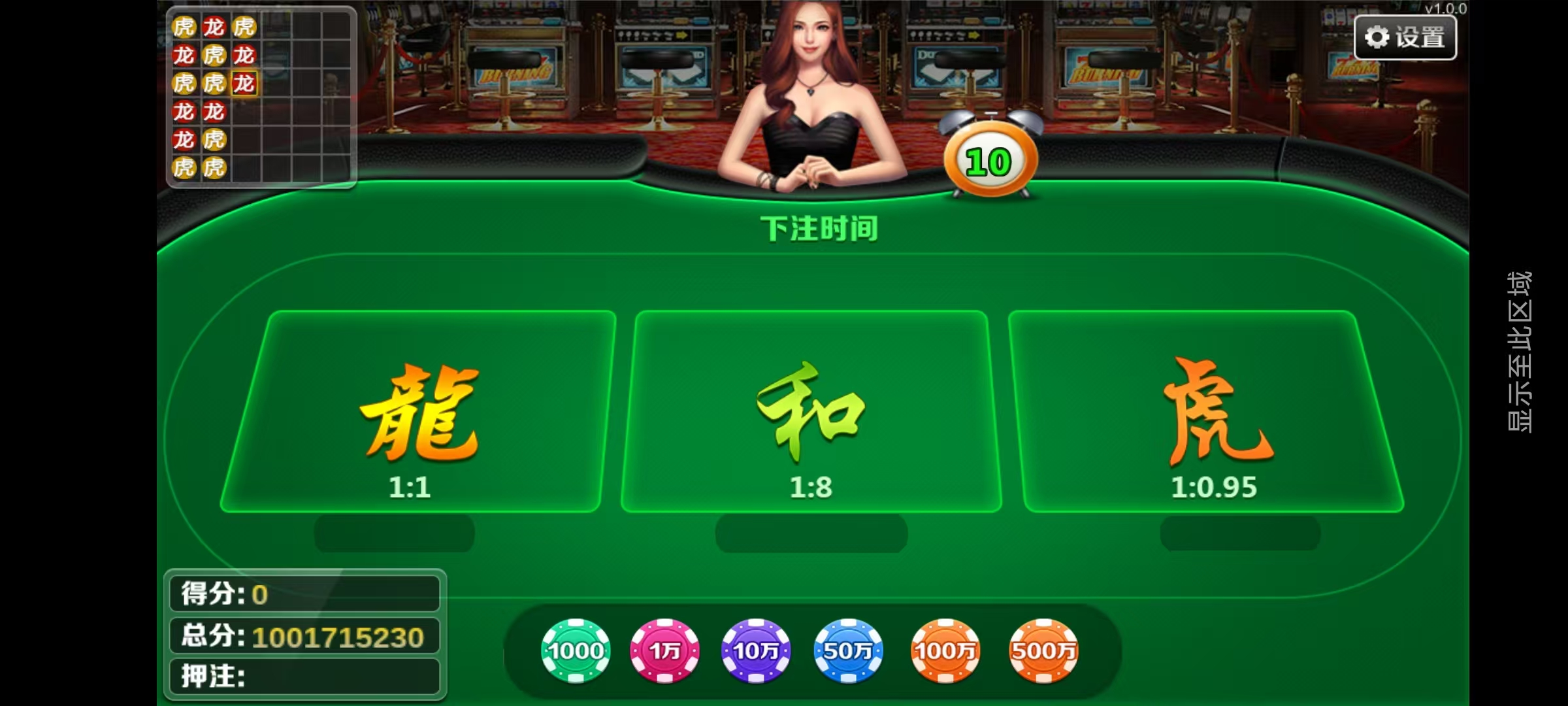
Task: Open the 设置 settings panel
Action: tap(1405, 37)
